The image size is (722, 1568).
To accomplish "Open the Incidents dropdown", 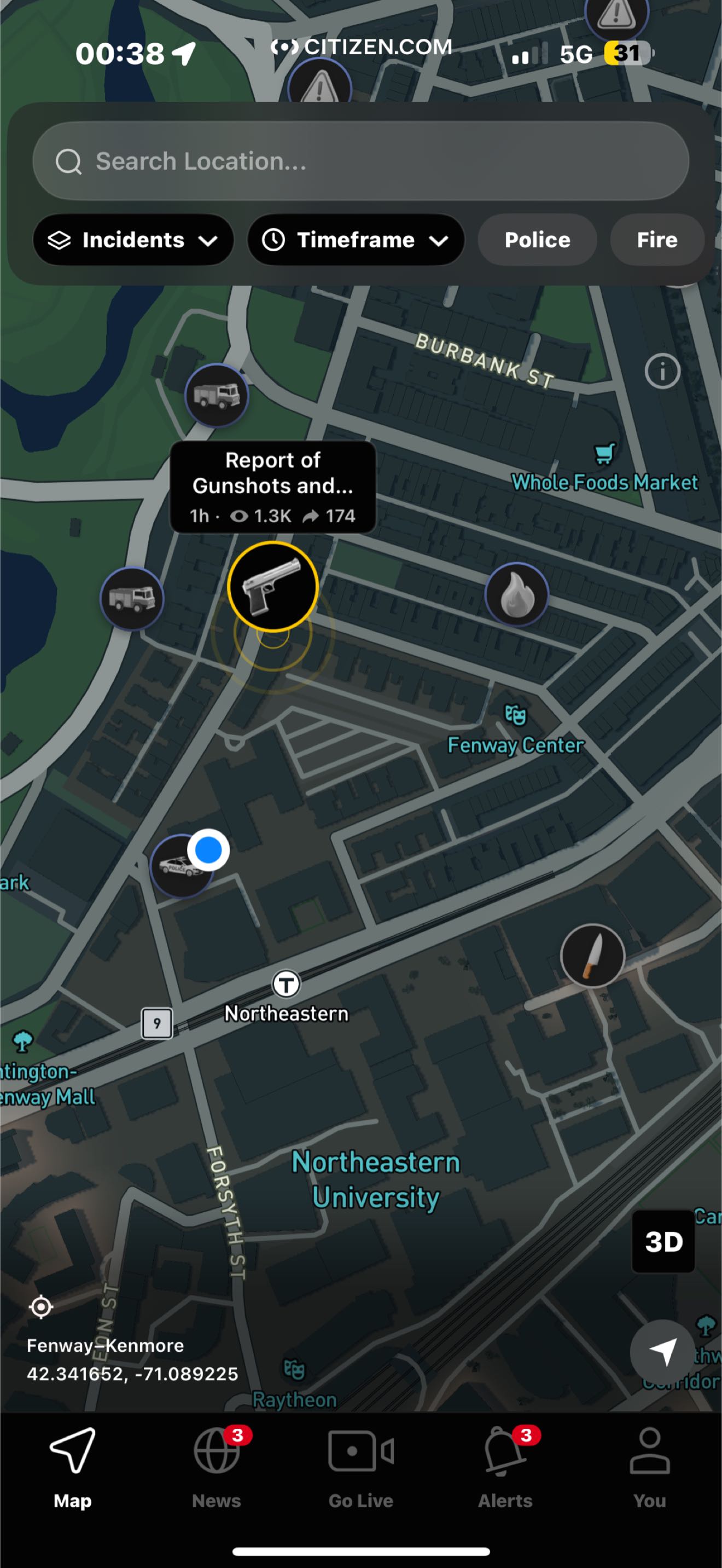I will click(x=133, y=240).
